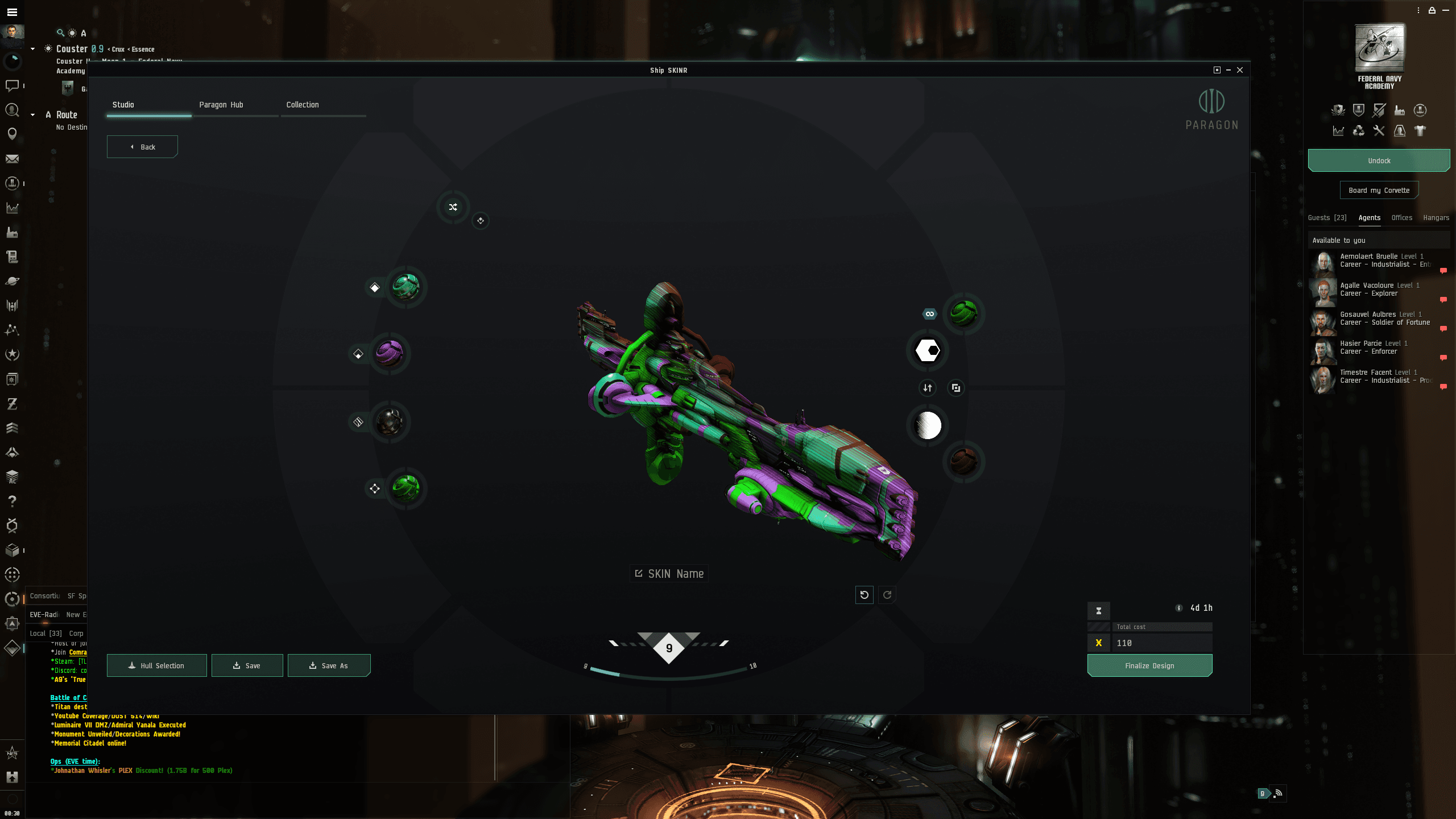Image resolution: width=1456 pixels, height=819 pixels.
Task: Click the Back button
Action: pyautogui.click(x=142, y=147)
